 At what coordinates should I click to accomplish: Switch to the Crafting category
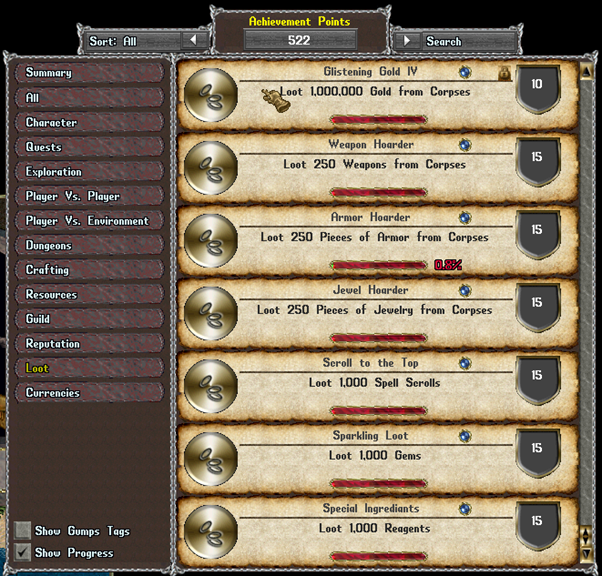[x=88, y=270]
